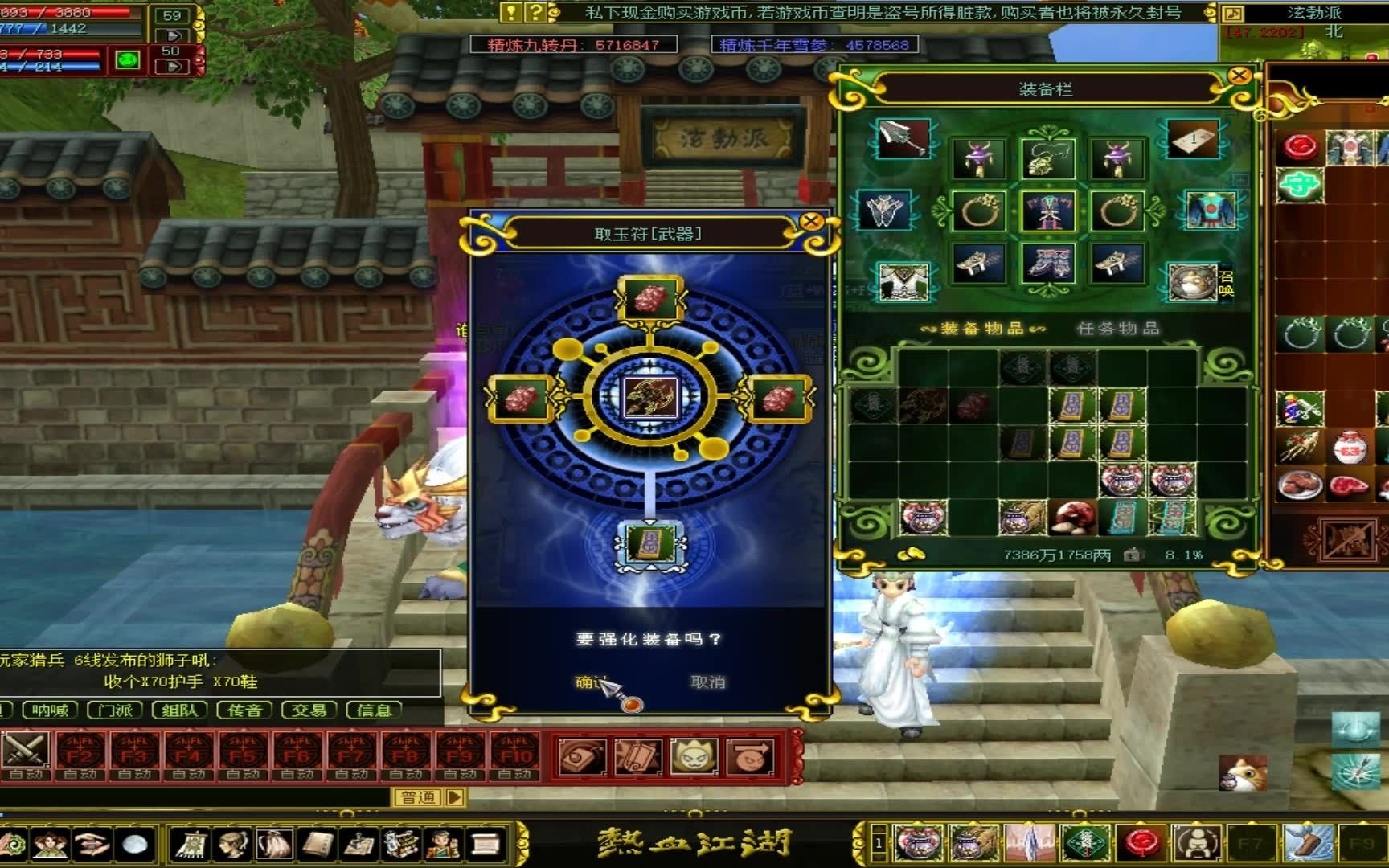Viewport: 1389px width, 868px height.
Task: Open the 呐喊 shout chat channel
Action: click(x=50, y=710)
